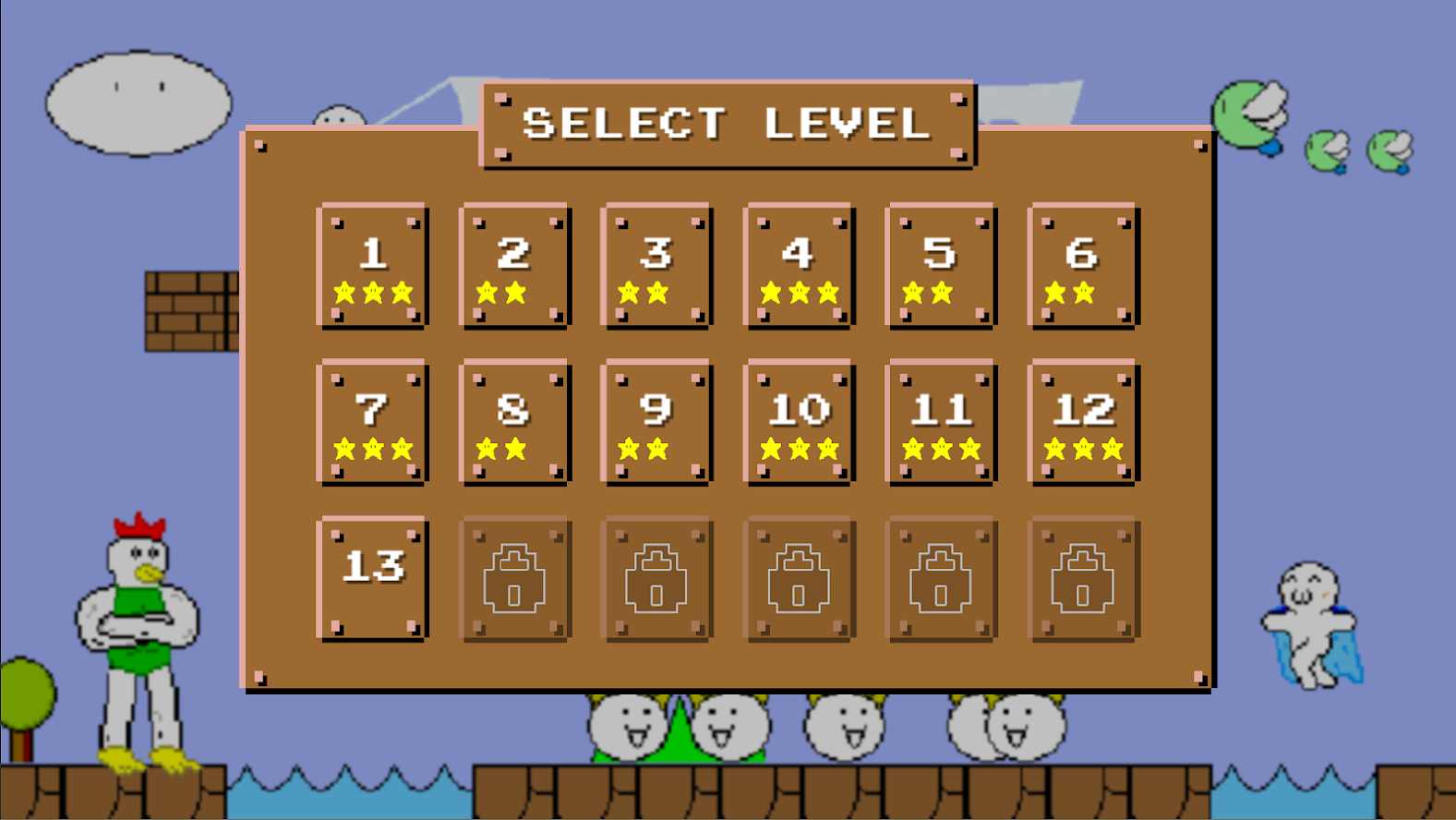Screen dimensions: 1456x820
Task: Play level 7
Action: [373, 422]
